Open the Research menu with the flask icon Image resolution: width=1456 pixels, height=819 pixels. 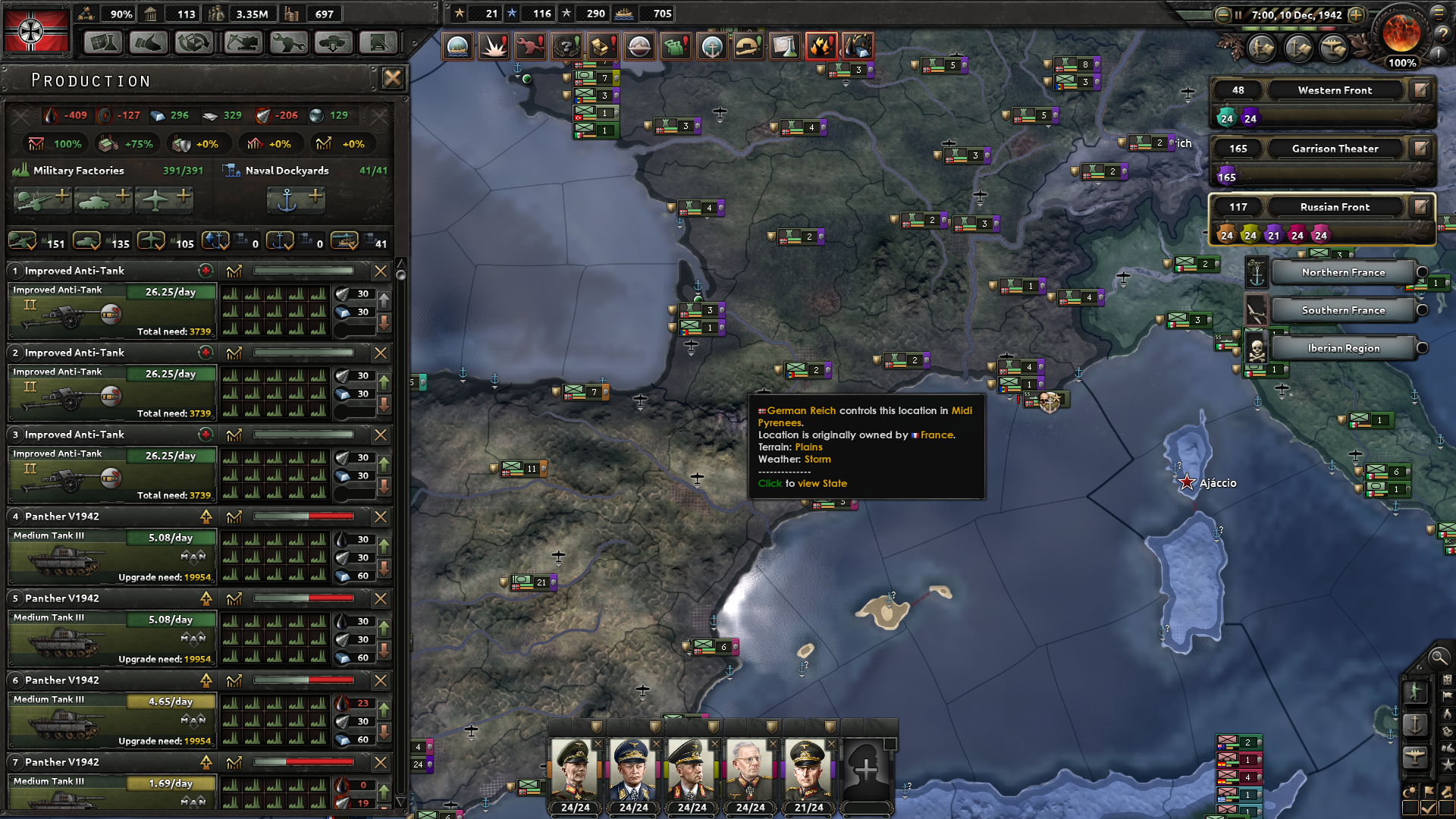pos(104,43)
